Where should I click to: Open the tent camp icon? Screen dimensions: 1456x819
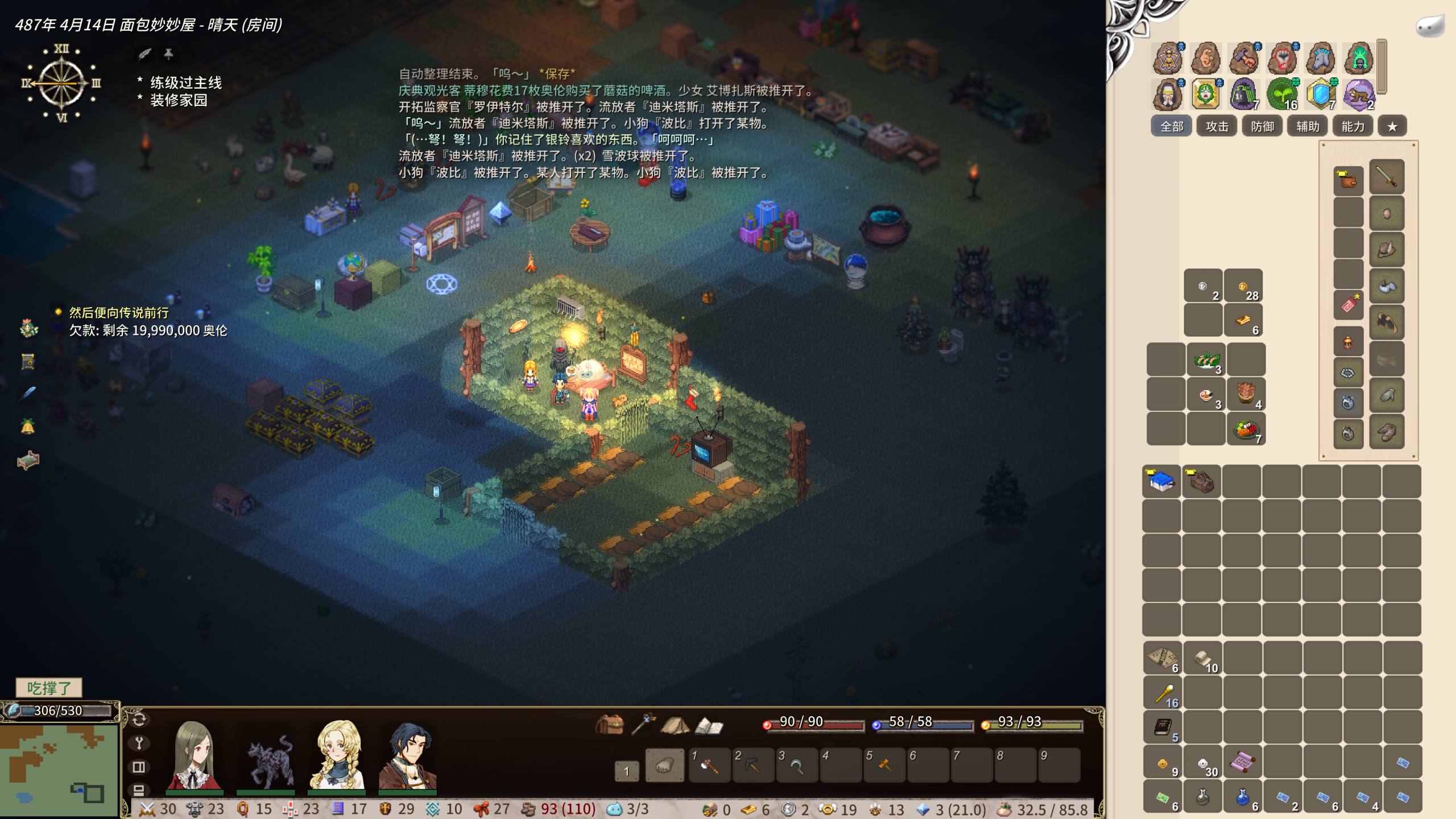click(x=675, y=725)
